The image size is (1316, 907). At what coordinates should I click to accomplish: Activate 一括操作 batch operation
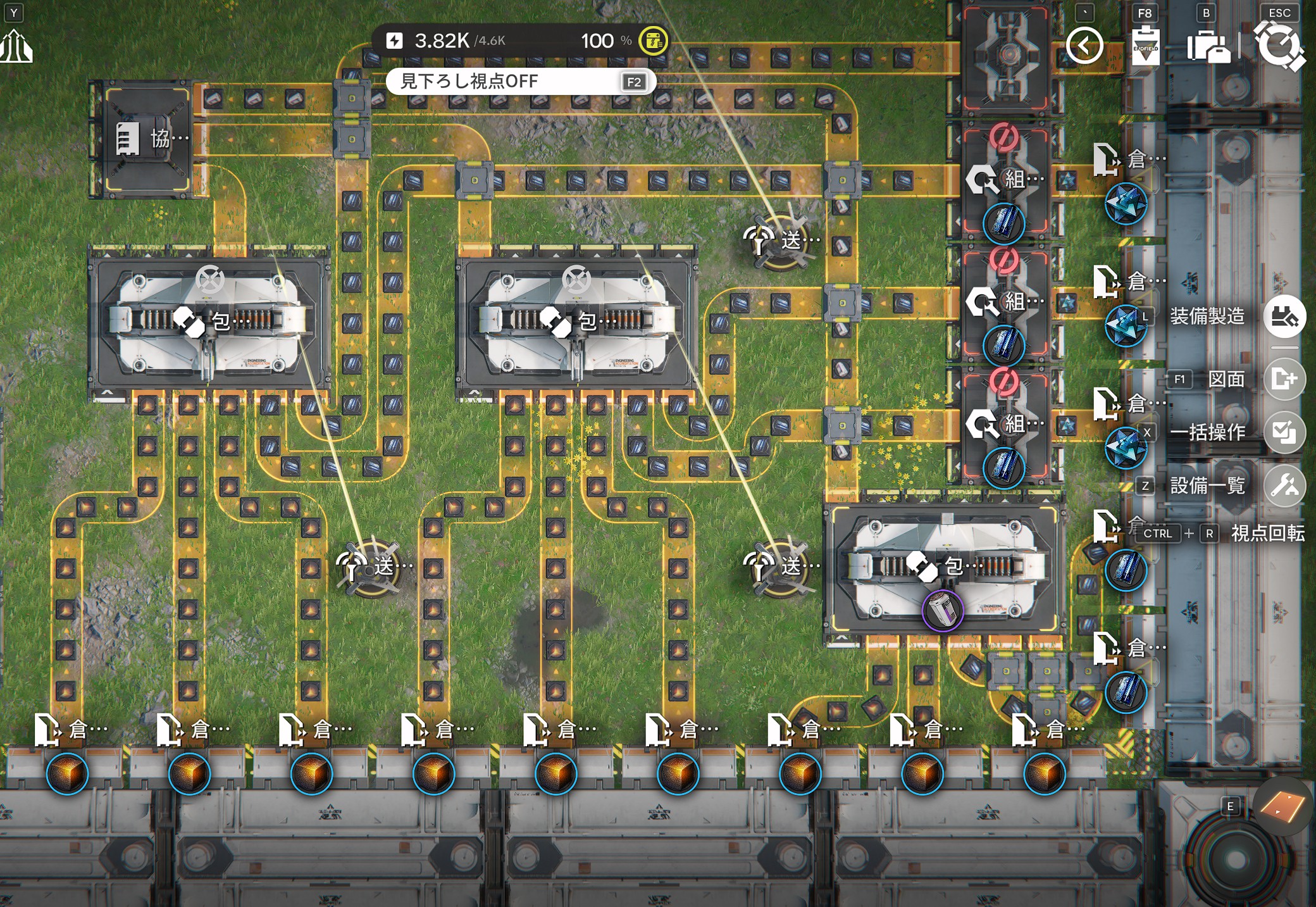tap(1284, 432)
